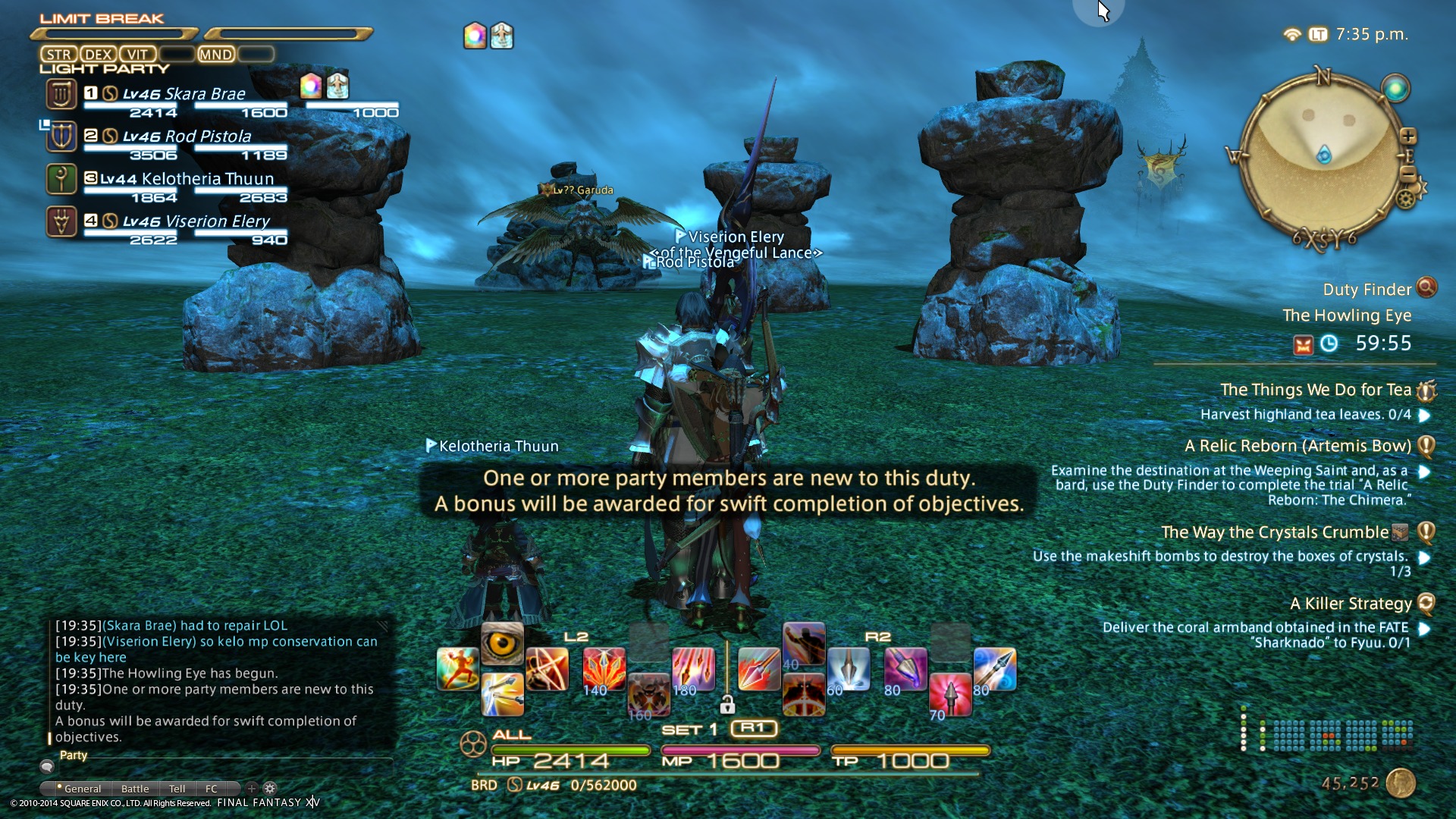Switch to the General chat tab

tap(82, 789)
